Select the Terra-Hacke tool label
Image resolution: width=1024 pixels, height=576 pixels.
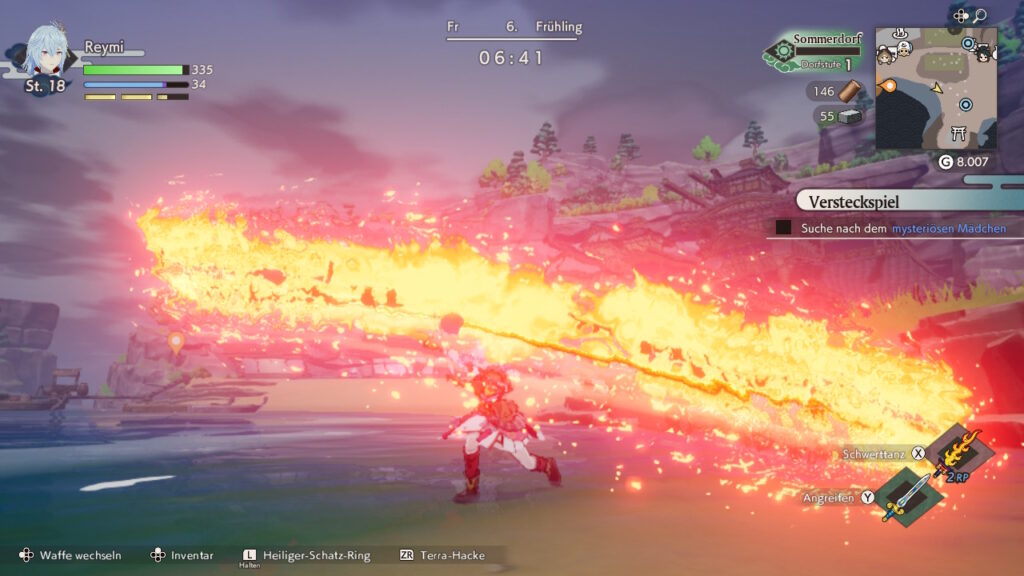(453, 555)
